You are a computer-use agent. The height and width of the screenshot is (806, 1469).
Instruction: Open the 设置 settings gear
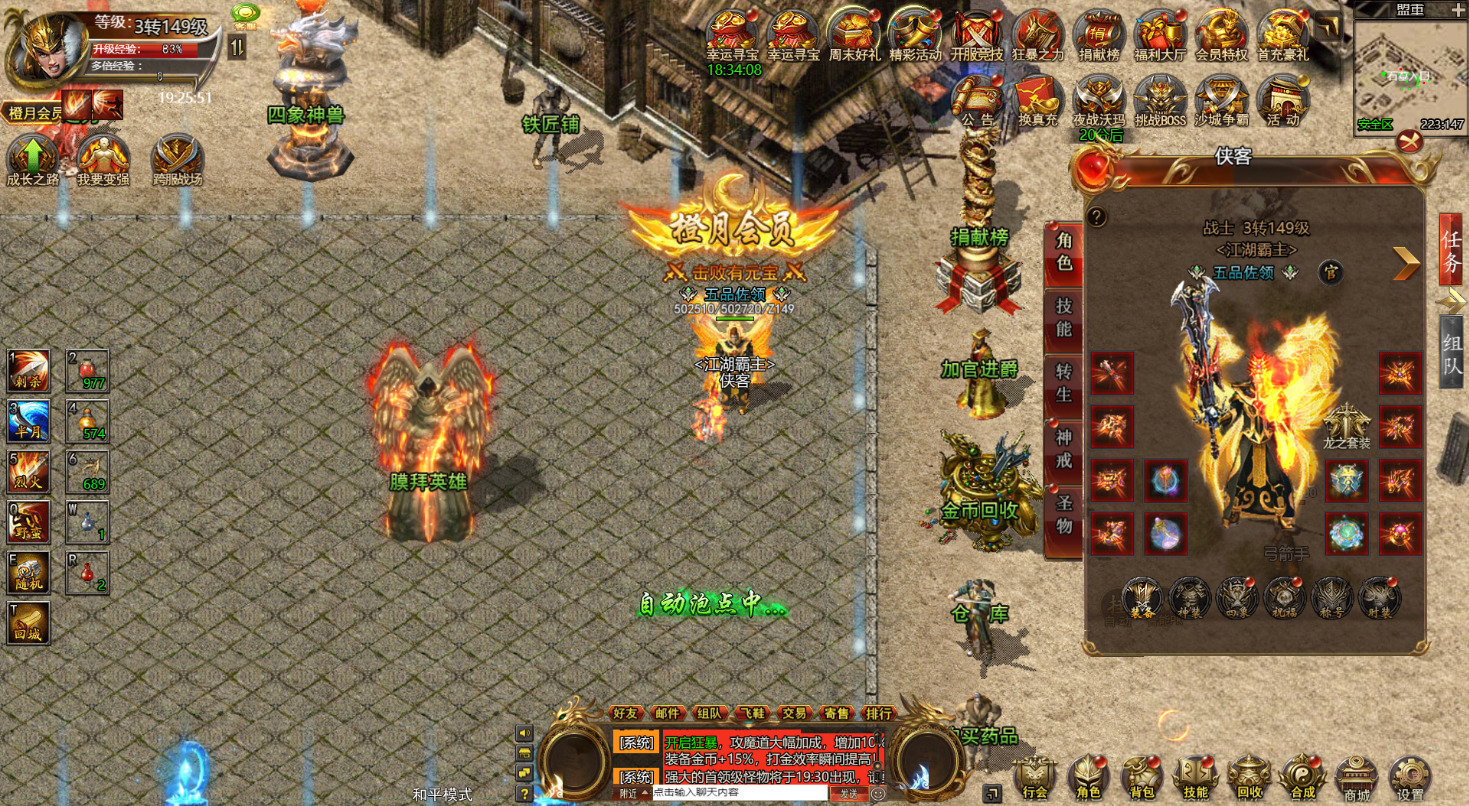pyautogui.click(x=1410, y=777)
